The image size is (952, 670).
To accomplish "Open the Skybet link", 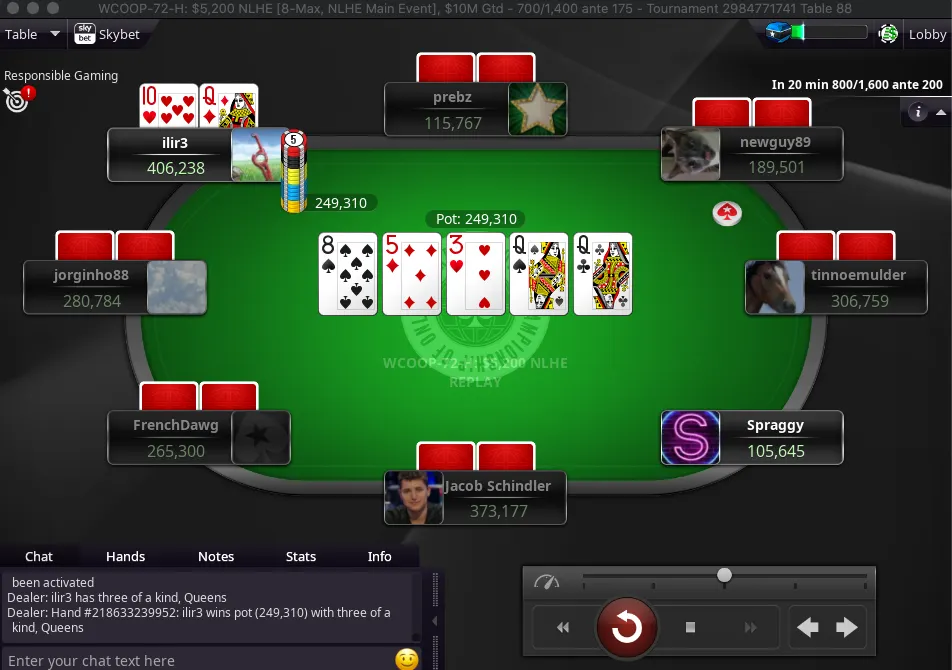I will (x=108, y=34).
